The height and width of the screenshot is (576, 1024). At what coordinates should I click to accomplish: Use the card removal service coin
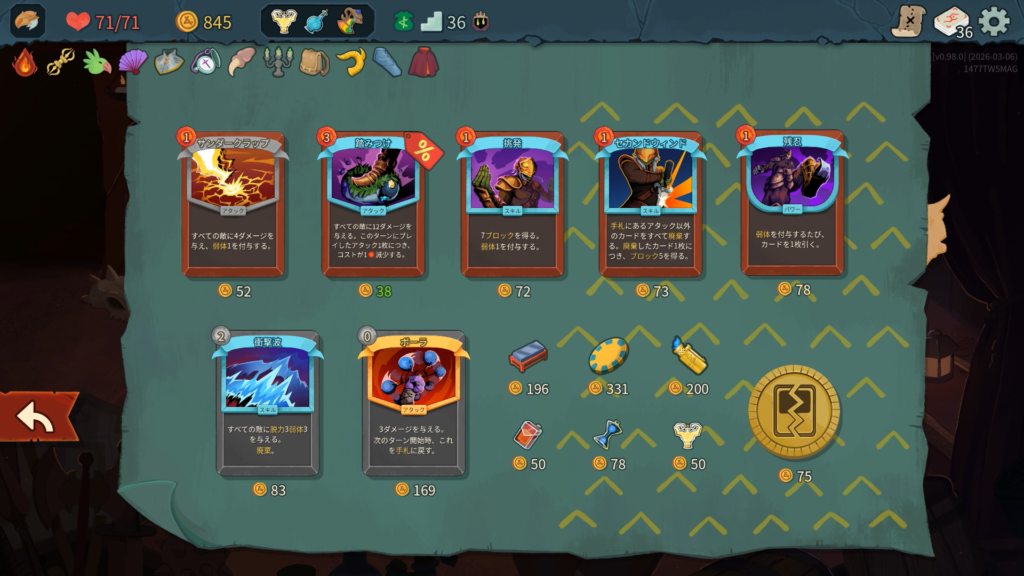(794, 411)
